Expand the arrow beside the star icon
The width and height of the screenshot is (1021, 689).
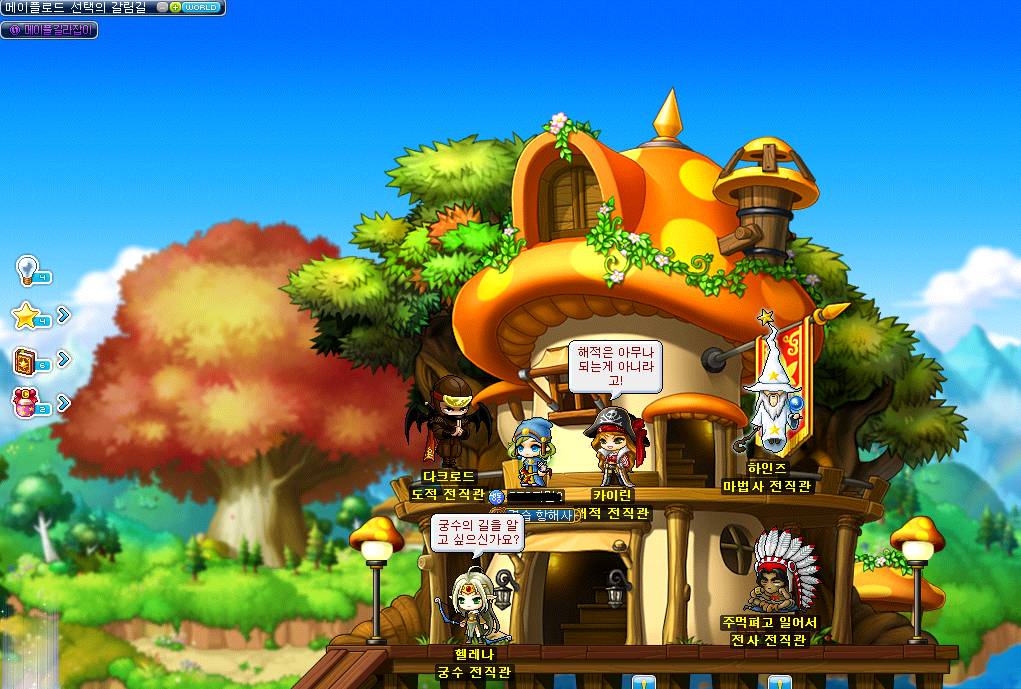[64, 315]
